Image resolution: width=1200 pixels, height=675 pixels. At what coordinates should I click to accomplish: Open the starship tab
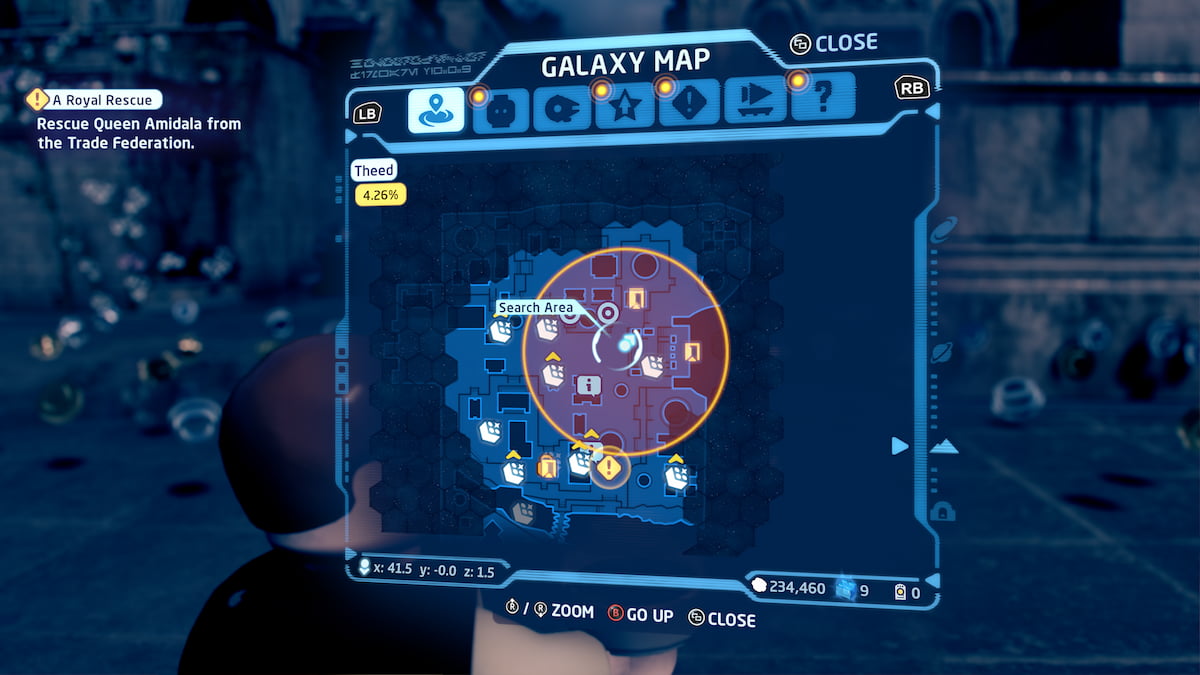(x=561, y=111)
